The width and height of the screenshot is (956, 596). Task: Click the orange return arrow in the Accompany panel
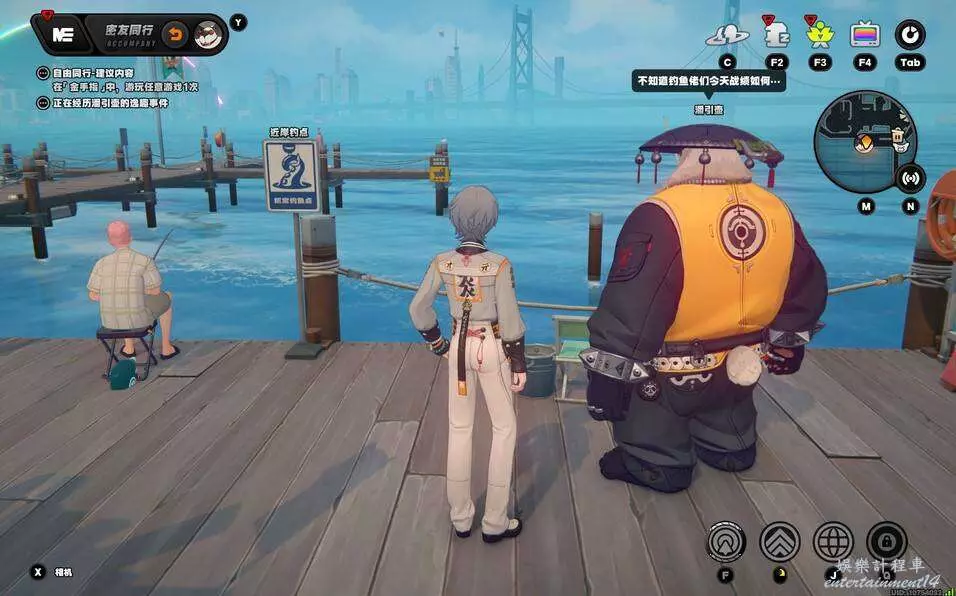175,34
